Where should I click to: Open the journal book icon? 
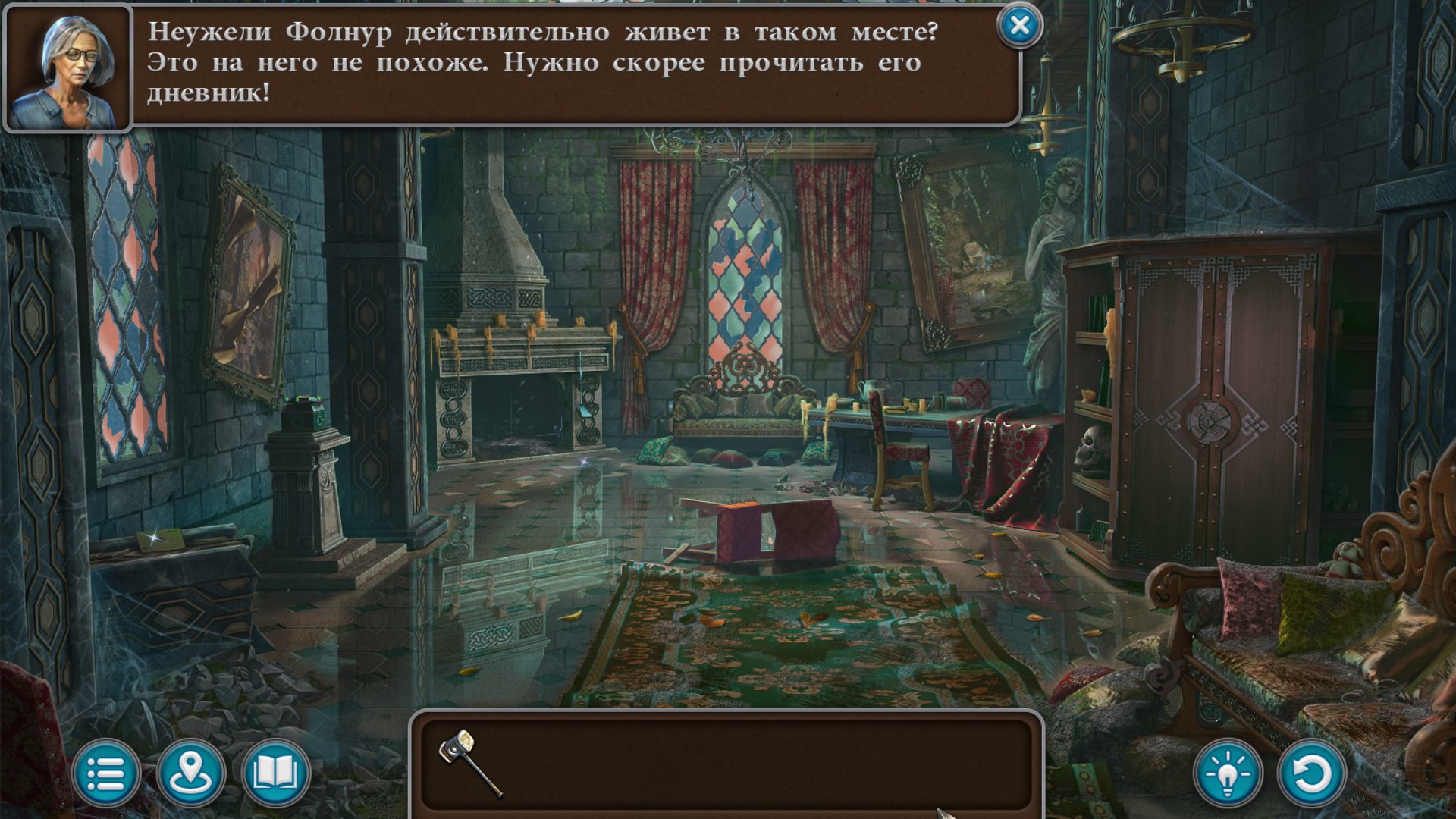click(275, 774)
